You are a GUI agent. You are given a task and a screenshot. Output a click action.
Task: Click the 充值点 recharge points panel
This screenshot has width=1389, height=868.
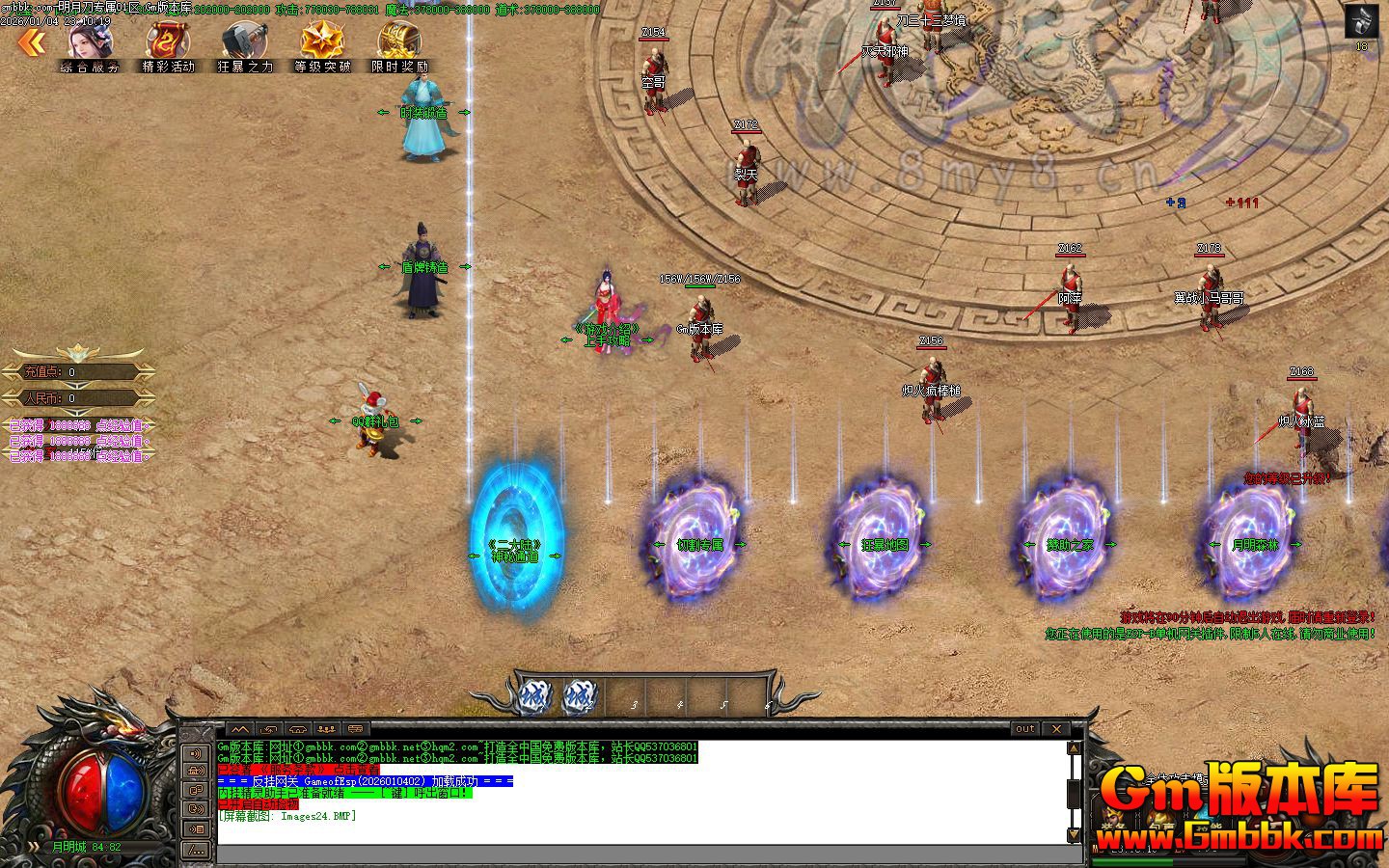[x=75, y=372]
